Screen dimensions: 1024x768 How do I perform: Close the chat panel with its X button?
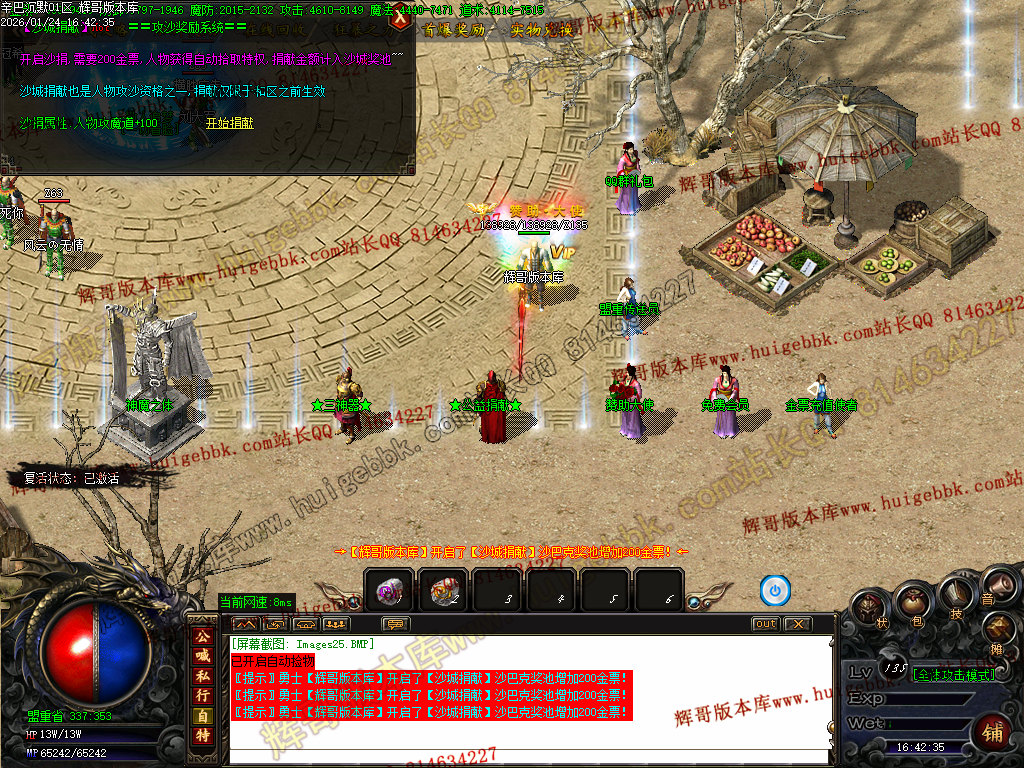(796, 624)
